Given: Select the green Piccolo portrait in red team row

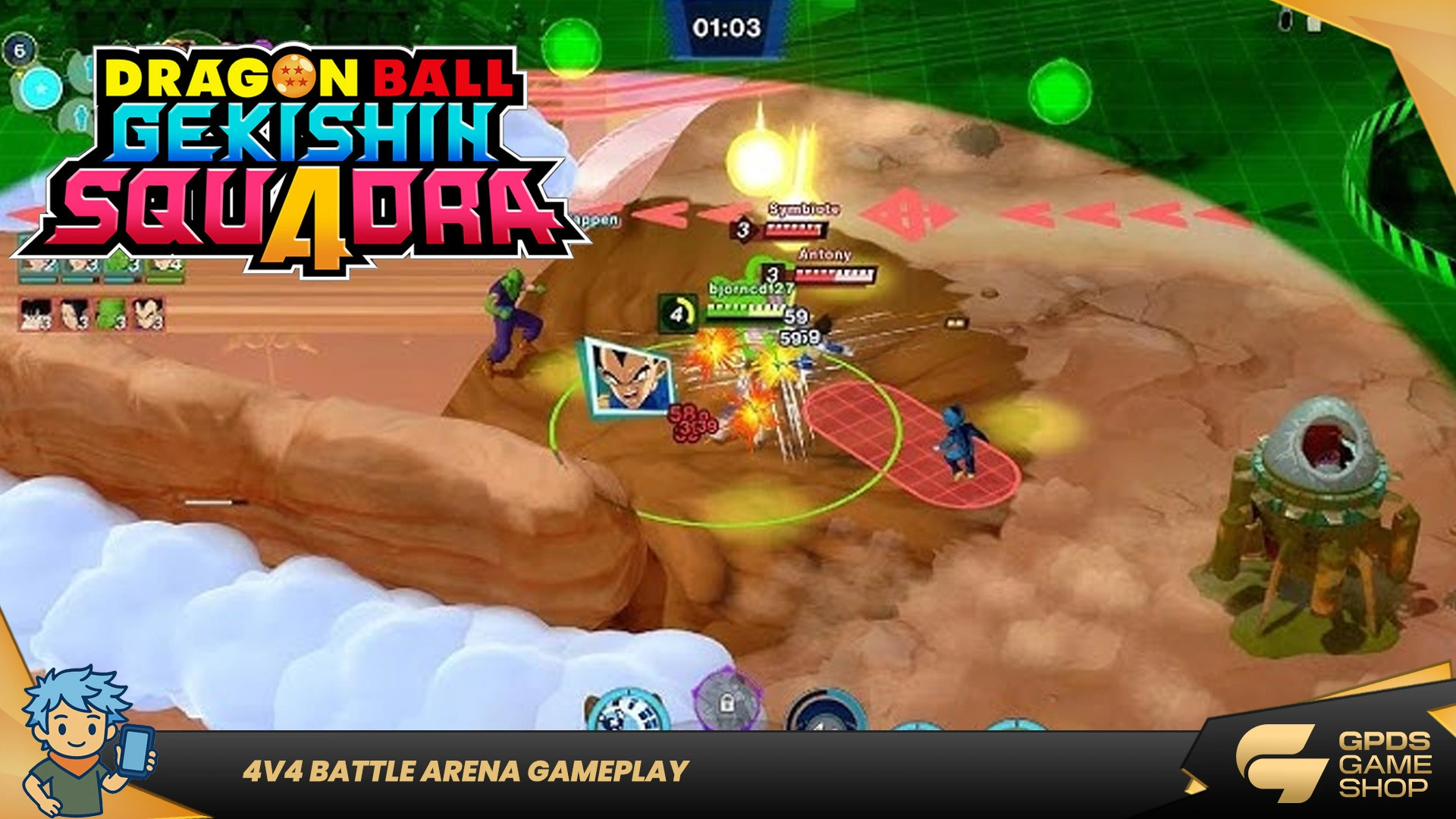Looking at the screenshot, I should point(111,313).
